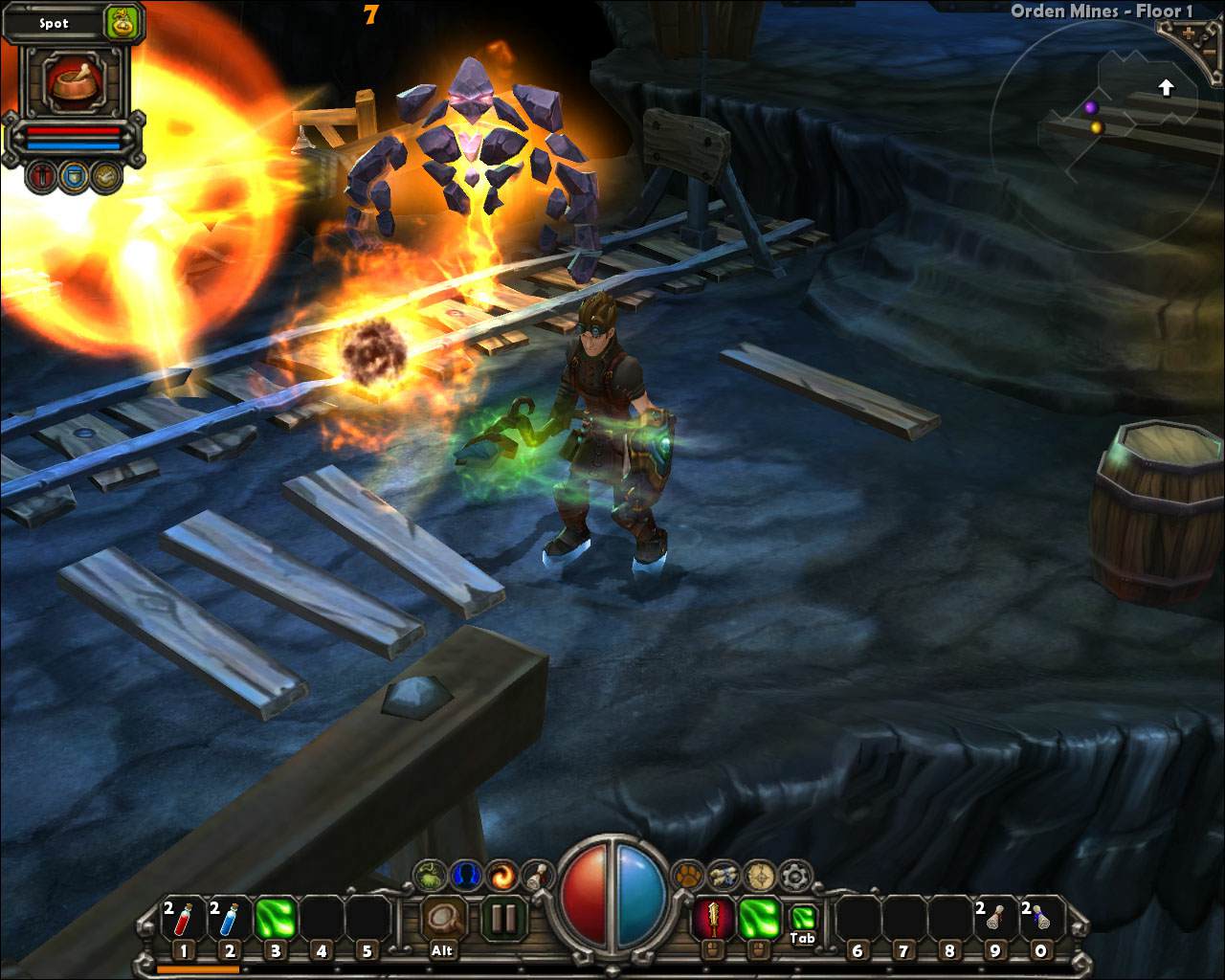1225x980 pixels.
Task: Click the magnifying glass Alt button
Action: click(443, 921)
